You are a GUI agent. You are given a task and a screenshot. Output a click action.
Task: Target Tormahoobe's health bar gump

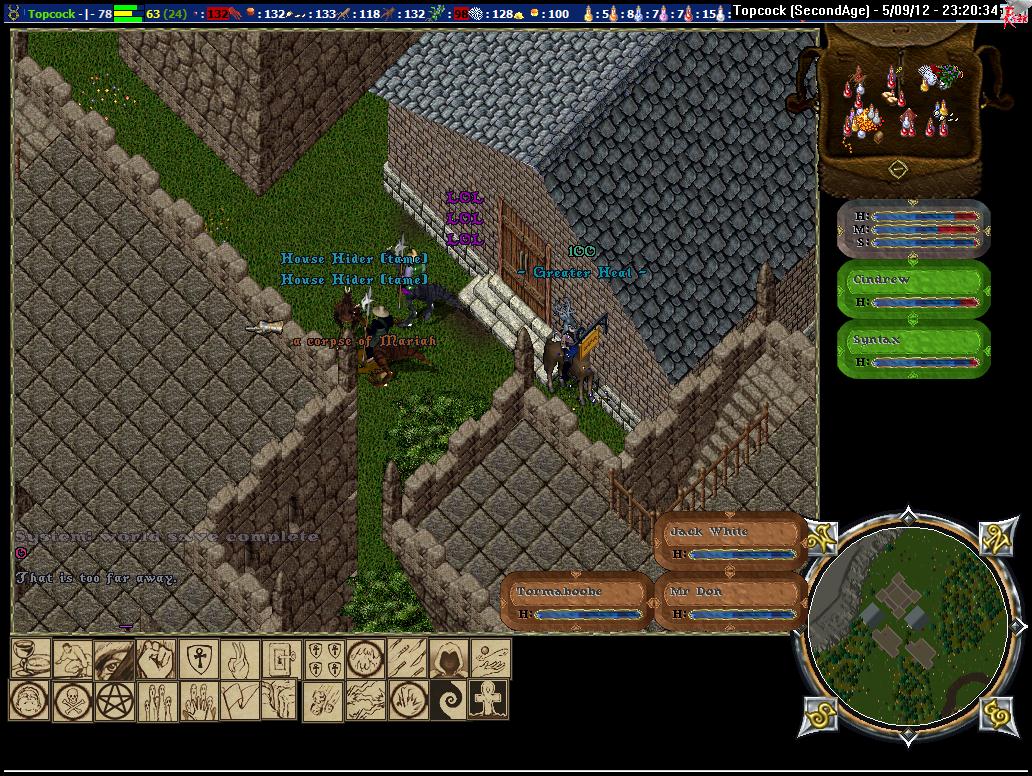pyautogui.click(x=576, y=602)
